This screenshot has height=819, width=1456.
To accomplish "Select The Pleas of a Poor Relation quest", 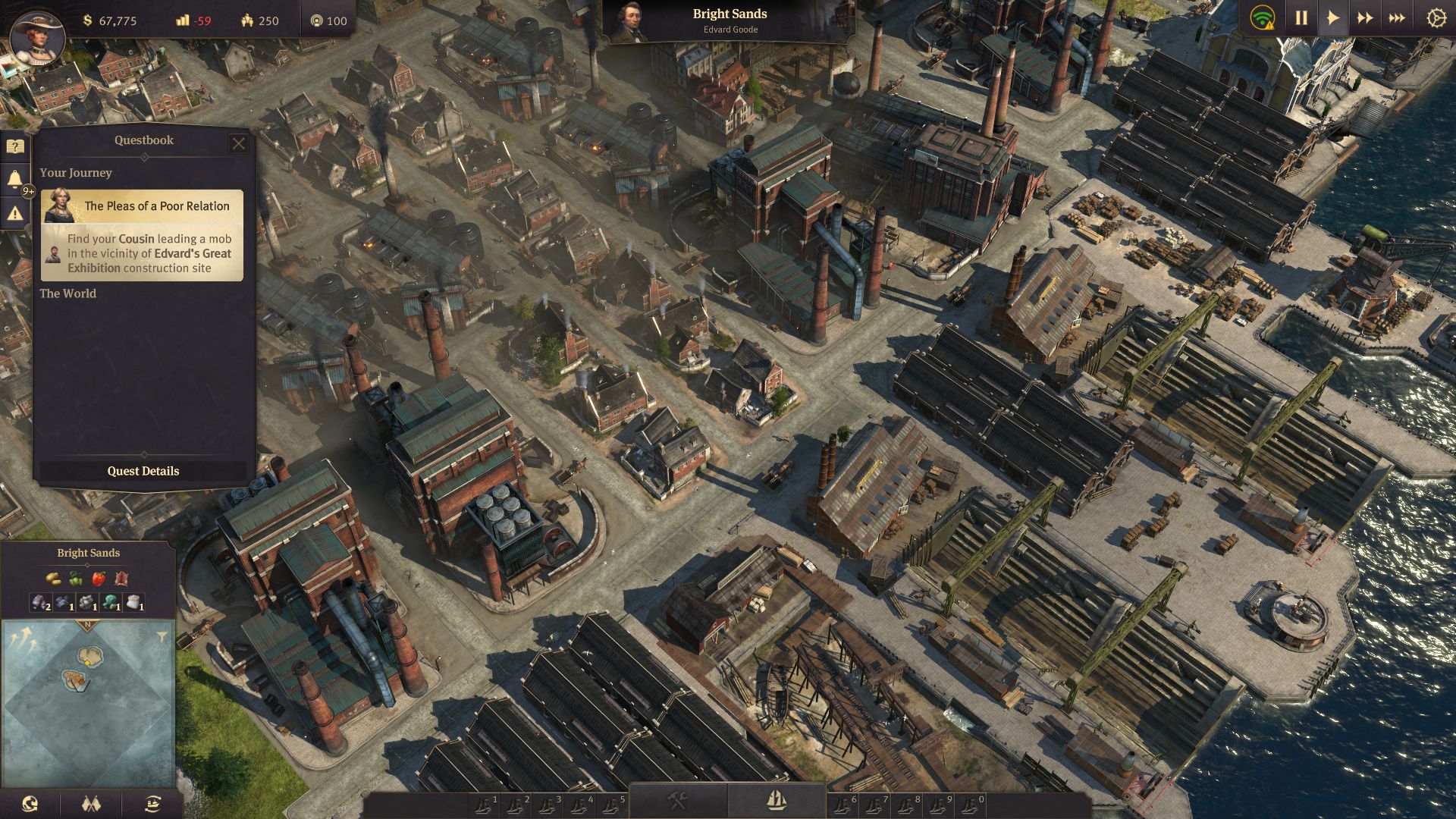I will tap(143, 235).
